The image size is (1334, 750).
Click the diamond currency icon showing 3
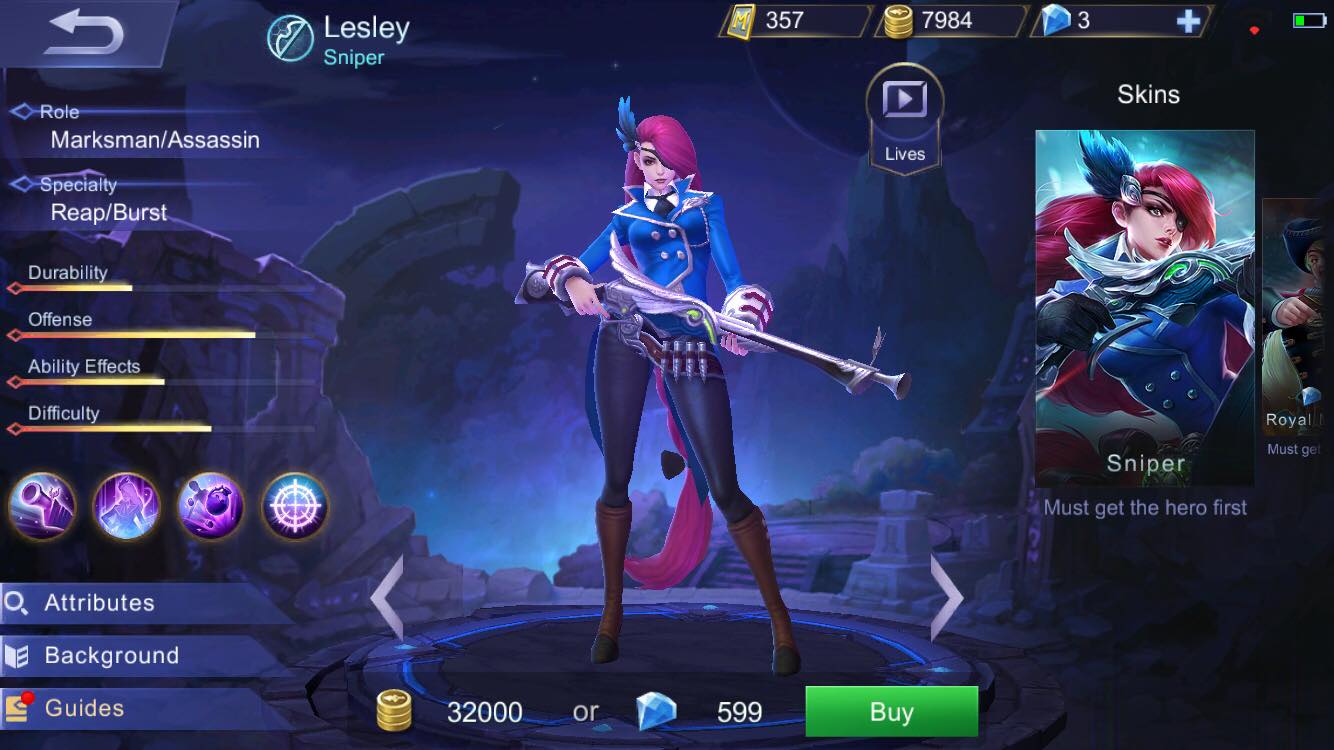[1057, 19]
